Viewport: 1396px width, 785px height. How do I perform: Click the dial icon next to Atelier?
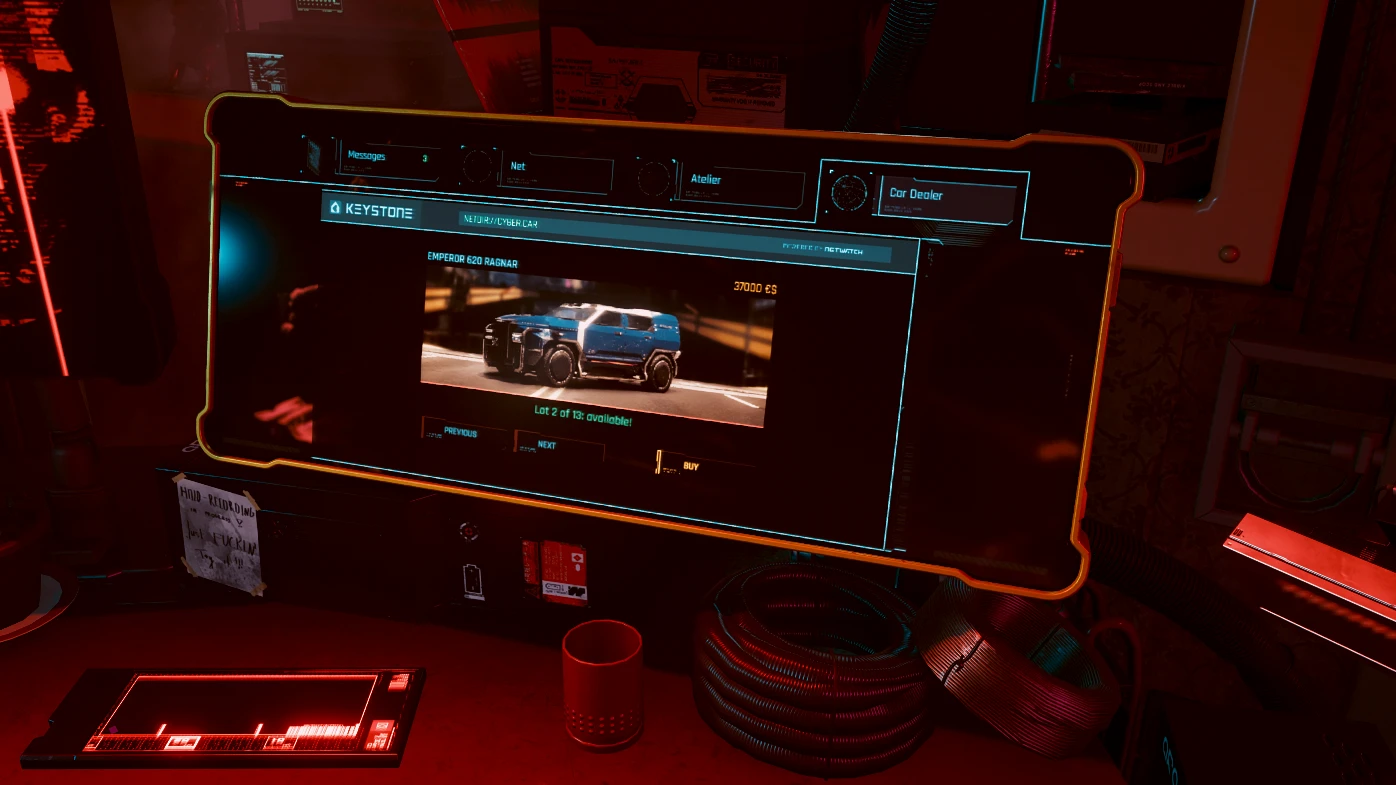tap(655, 180)
